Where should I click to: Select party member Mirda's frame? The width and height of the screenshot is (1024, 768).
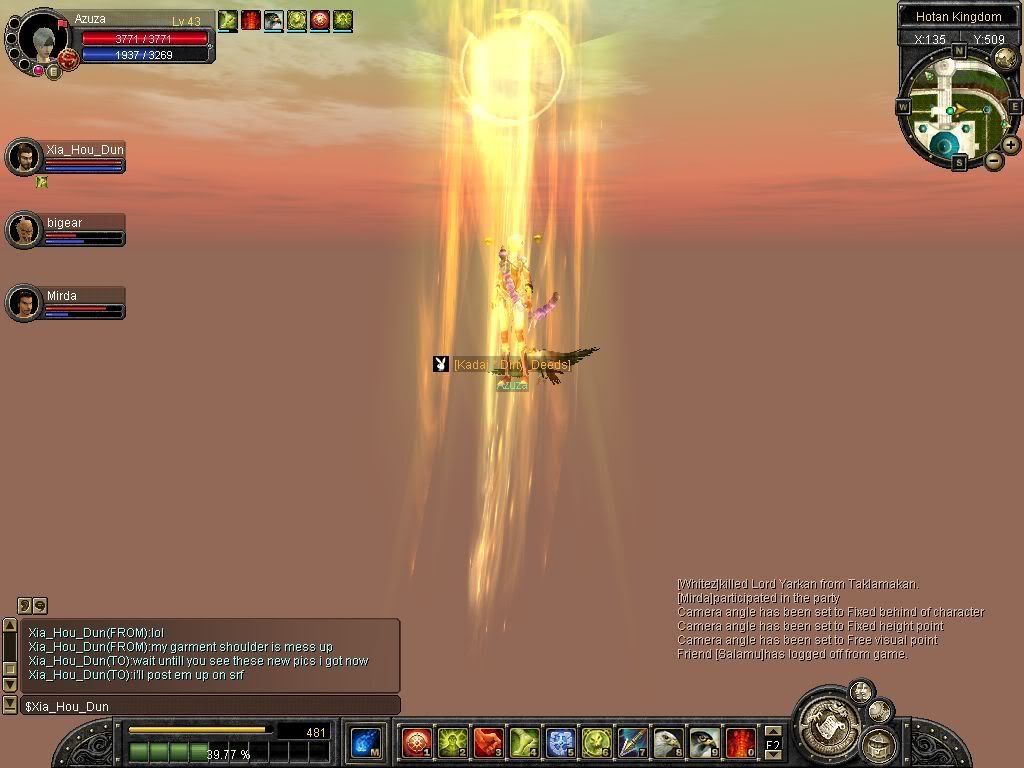click(66, 302)
